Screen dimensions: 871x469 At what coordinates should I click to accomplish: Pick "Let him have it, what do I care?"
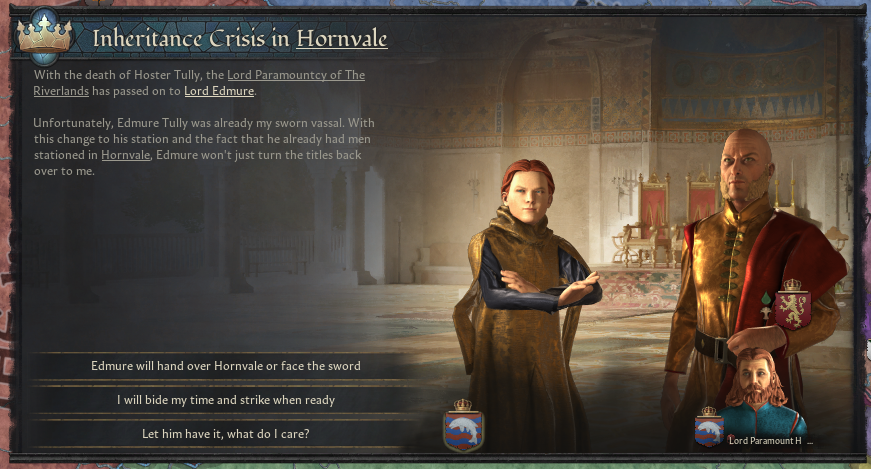pyautogui.click(x=225, y=434)
